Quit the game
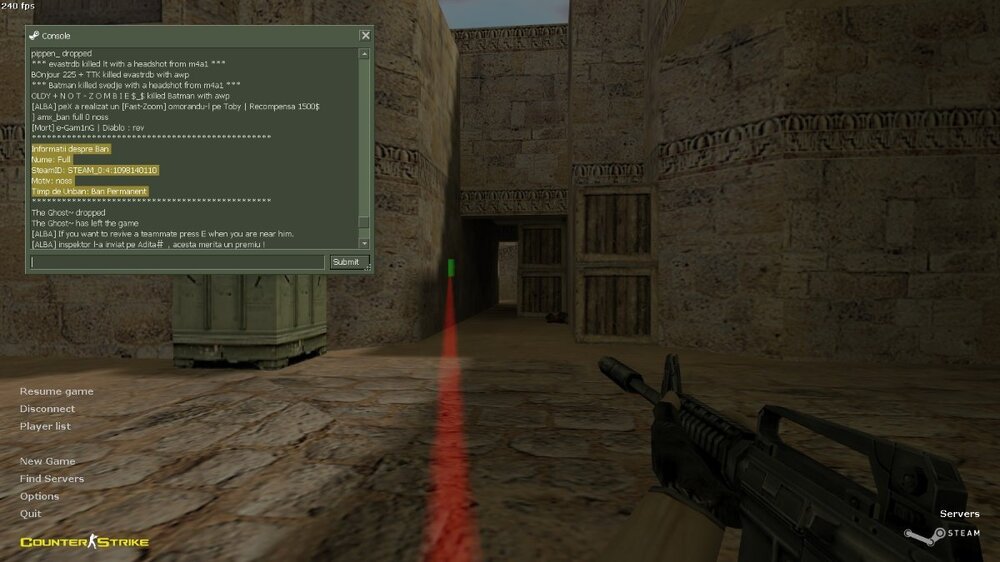 pos(31,513)
